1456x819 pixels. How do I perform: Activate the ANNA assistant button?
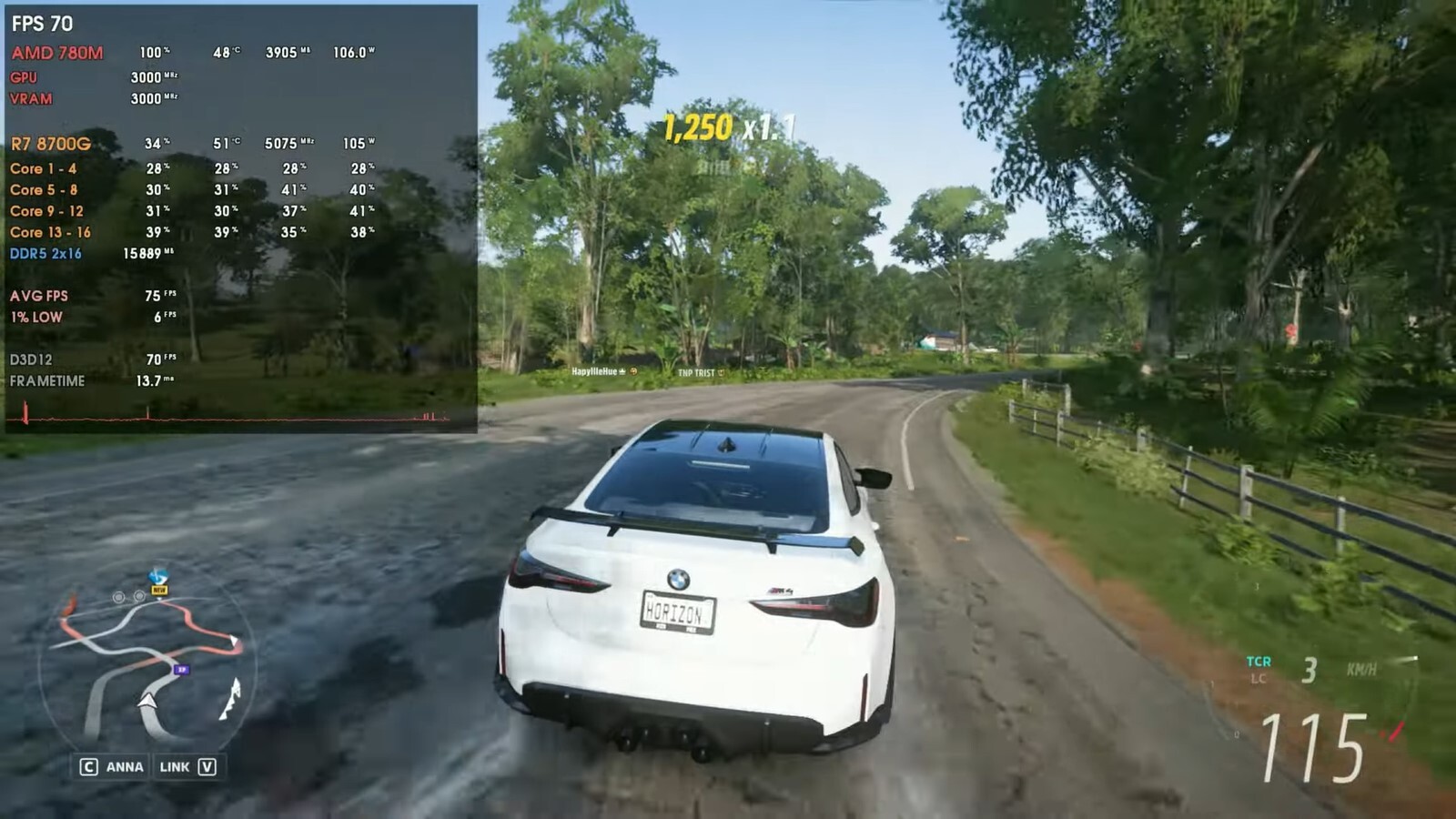coord(113,767)
